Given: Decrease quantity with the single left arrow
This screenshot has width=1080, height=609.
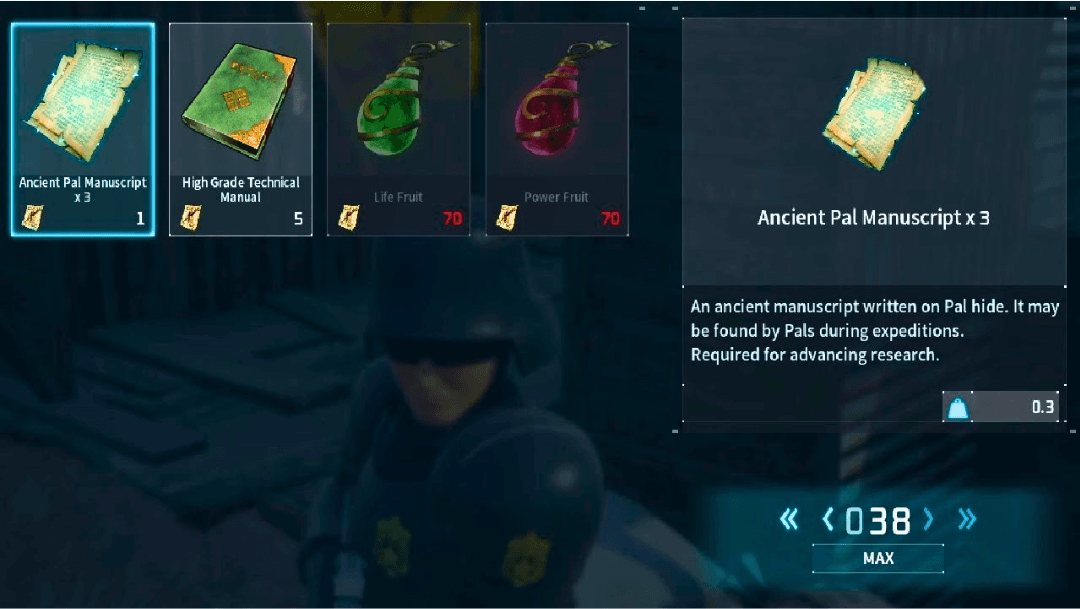Looking at the screenshot, I should point(827,519).
